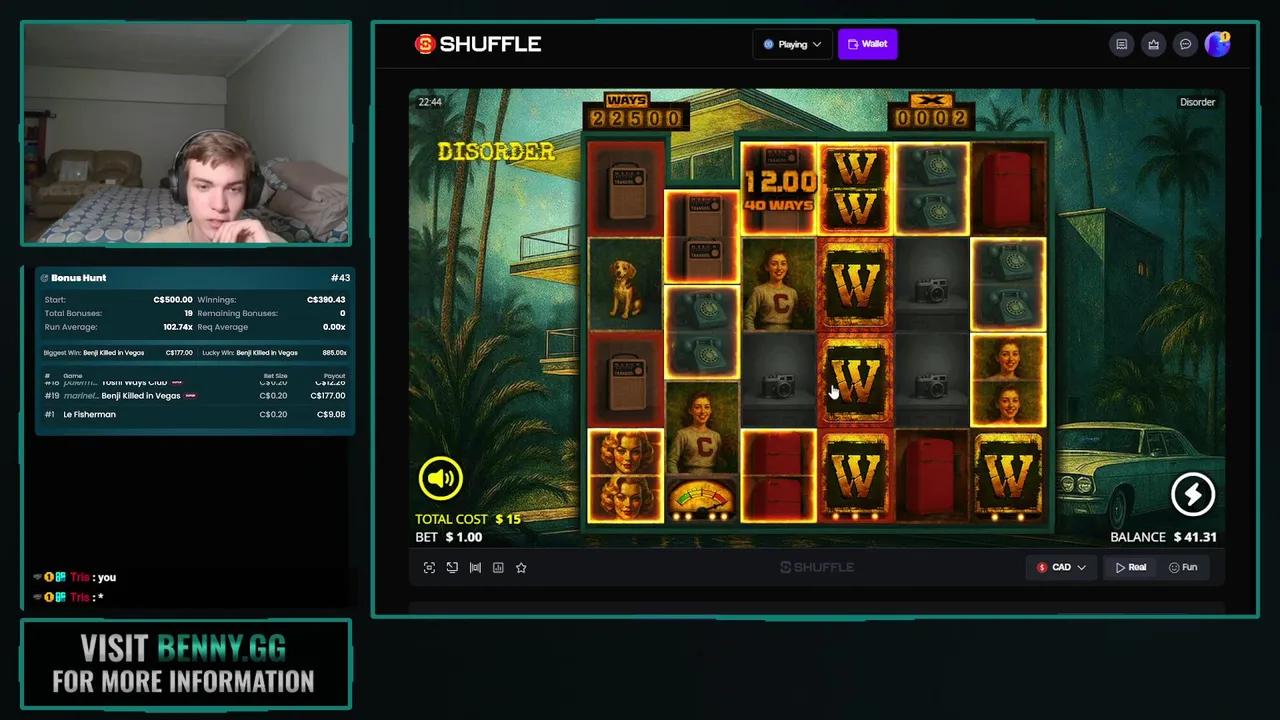Open the Shuffle chat bubble icon
The width and height of the screenshot is (1280, 720).
coord(1185,44)
